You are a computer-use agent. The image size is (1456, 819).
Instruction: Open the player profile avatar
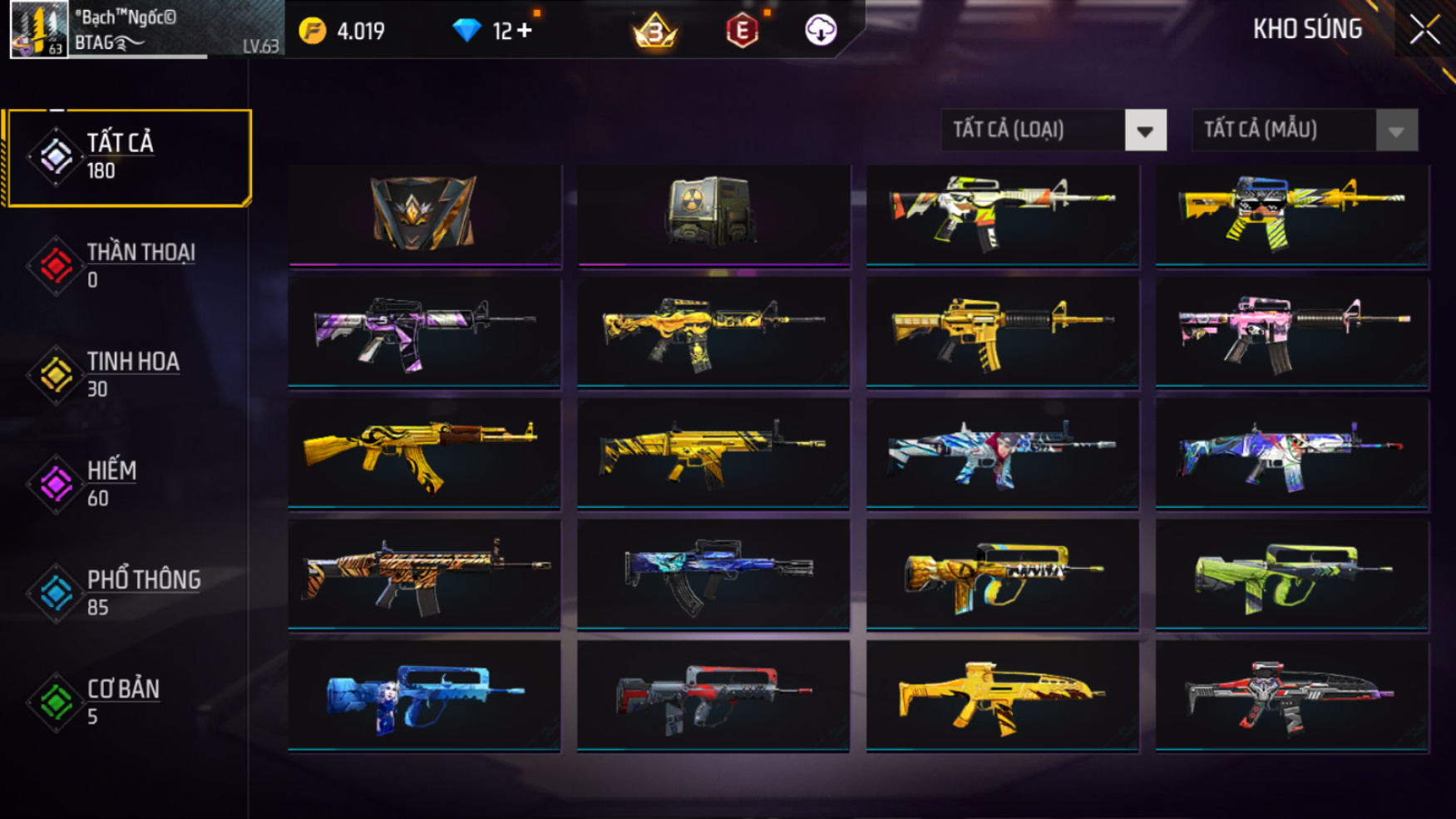click(38, 30)
